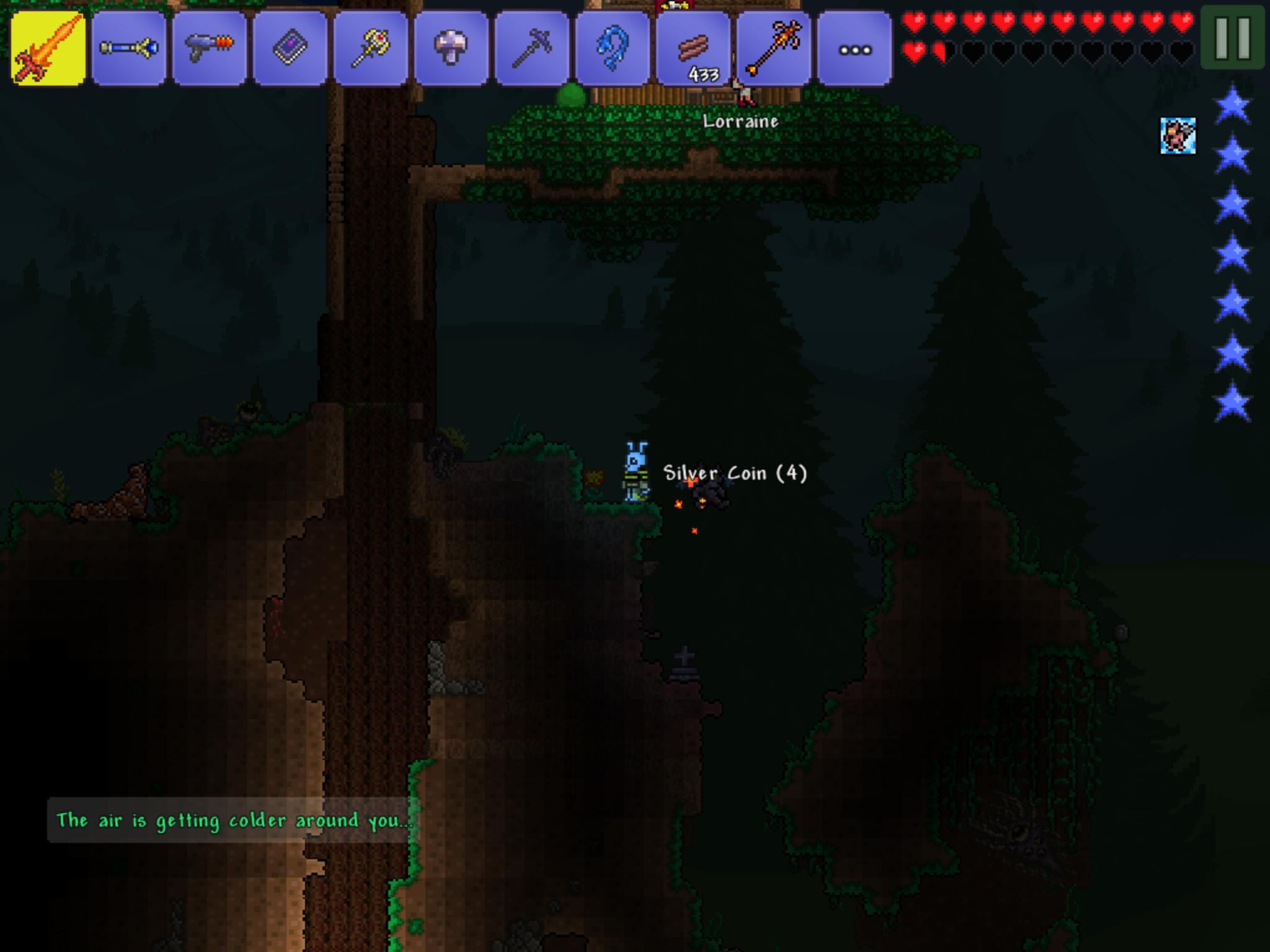Pause the game using the pause button
Screen dimensions: 1270x952
1234,39
